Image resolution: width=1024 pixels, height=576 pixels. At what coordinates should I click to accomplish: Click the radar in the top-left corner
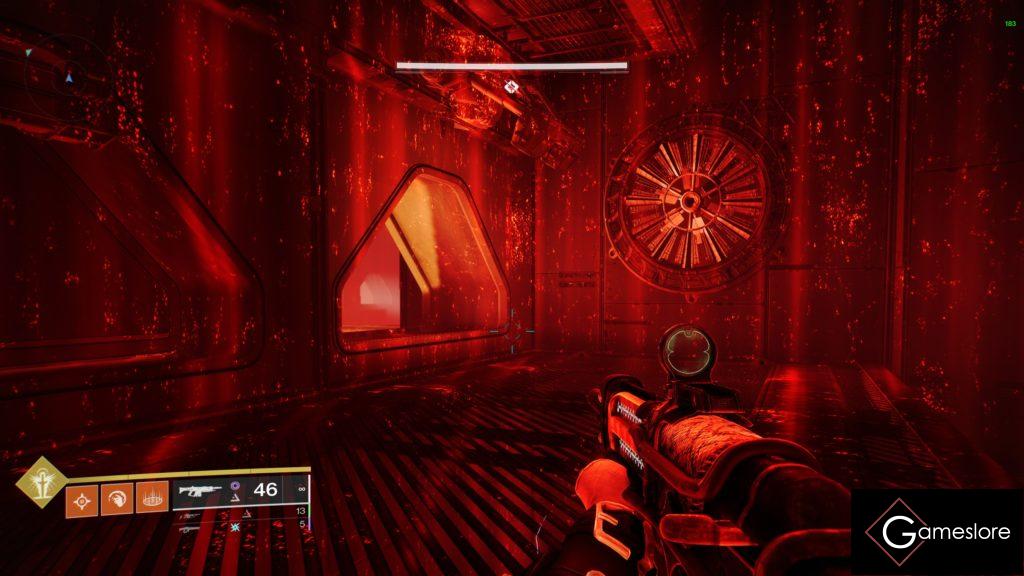tap(62, 73)
